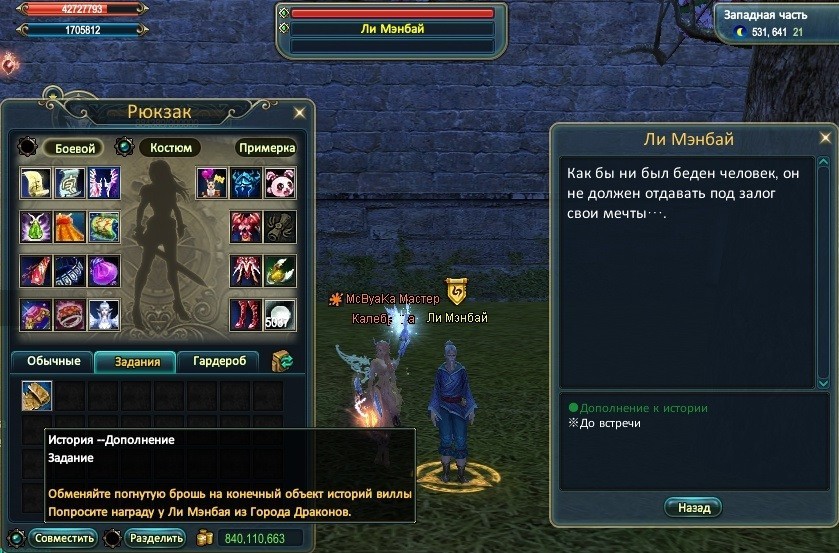Screen dimensions: 839x553
Task: Close the Рюкзак backpack window
Action: 298,113
